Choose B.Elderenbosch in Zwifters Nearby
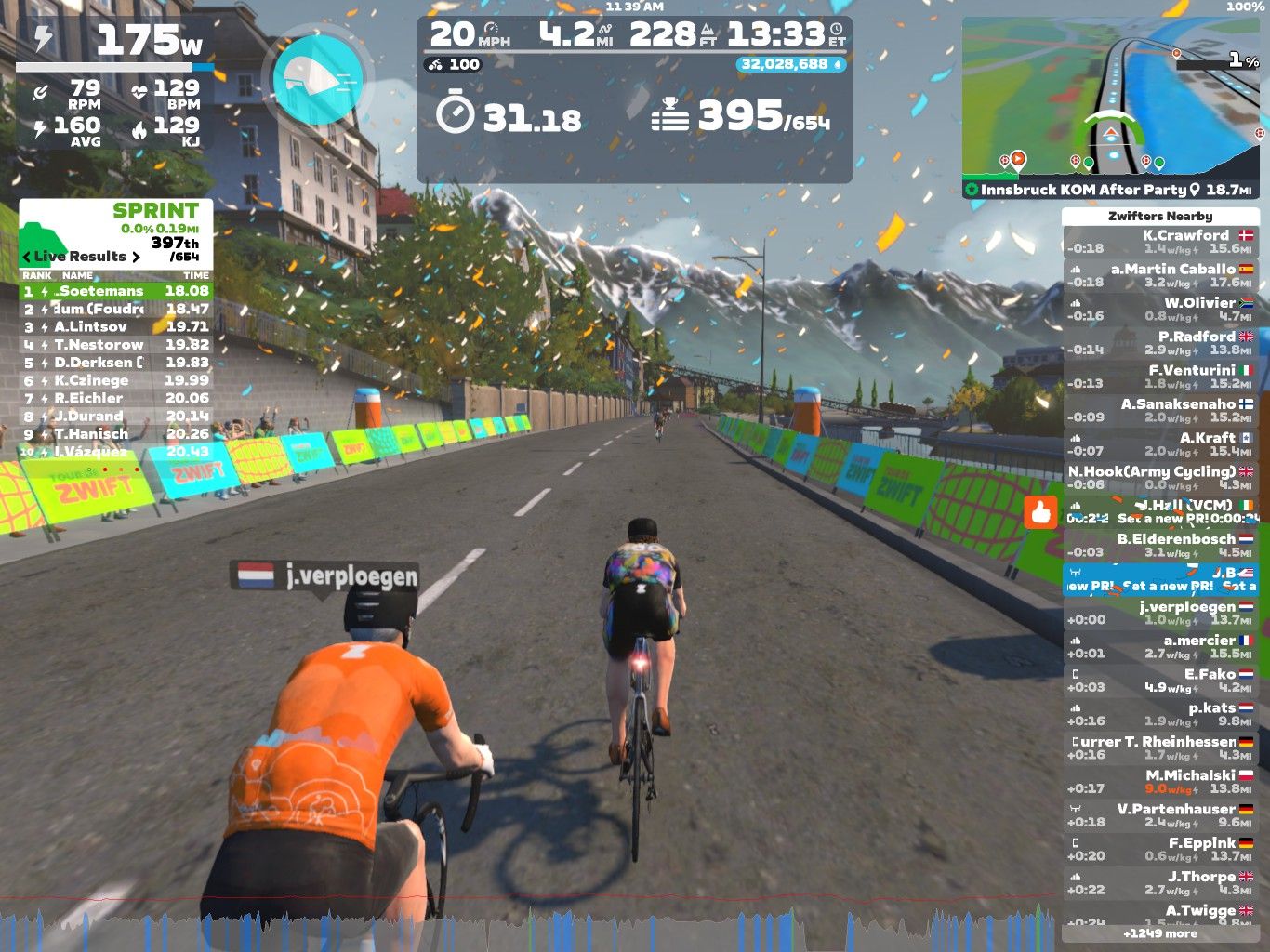Screen dimensions: 1270x952 1159,546
